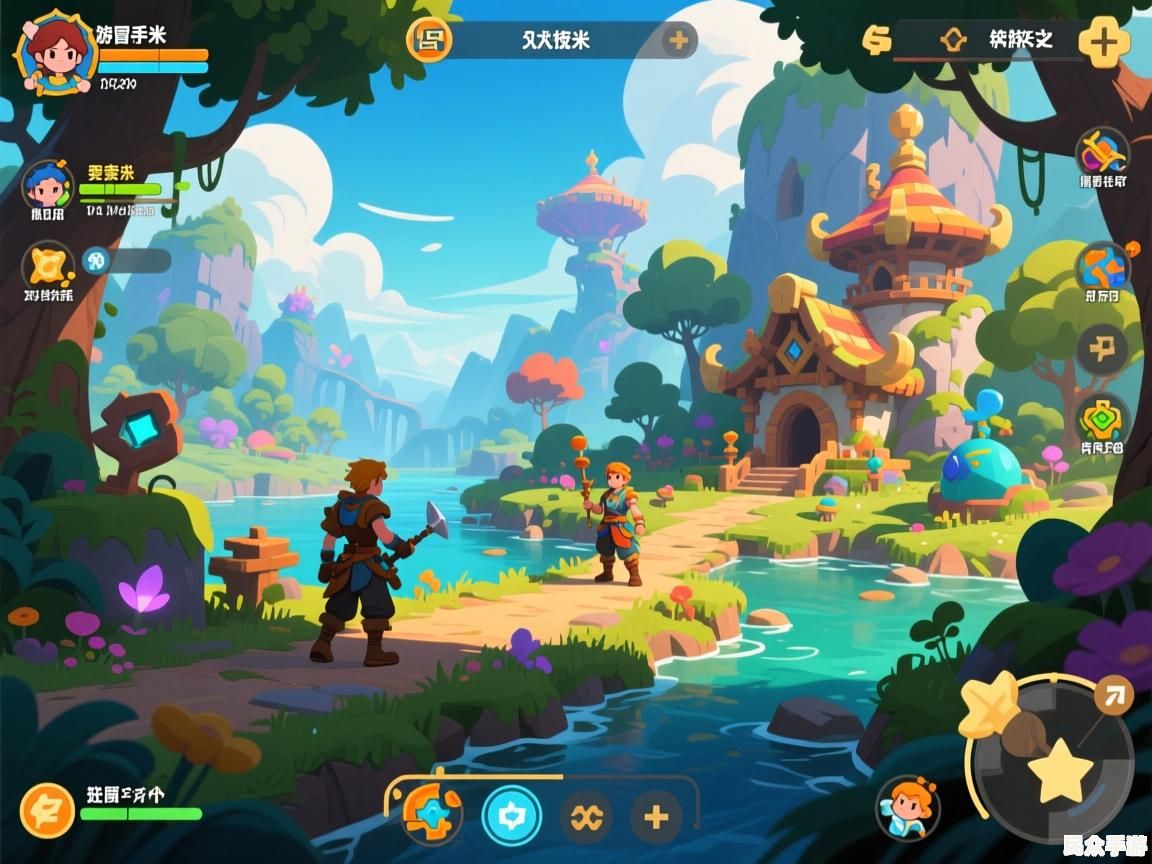Choose the crossed-arrows hotbar slot
The height and width of the screenshot is (864, 1152).
pos(585,817)
